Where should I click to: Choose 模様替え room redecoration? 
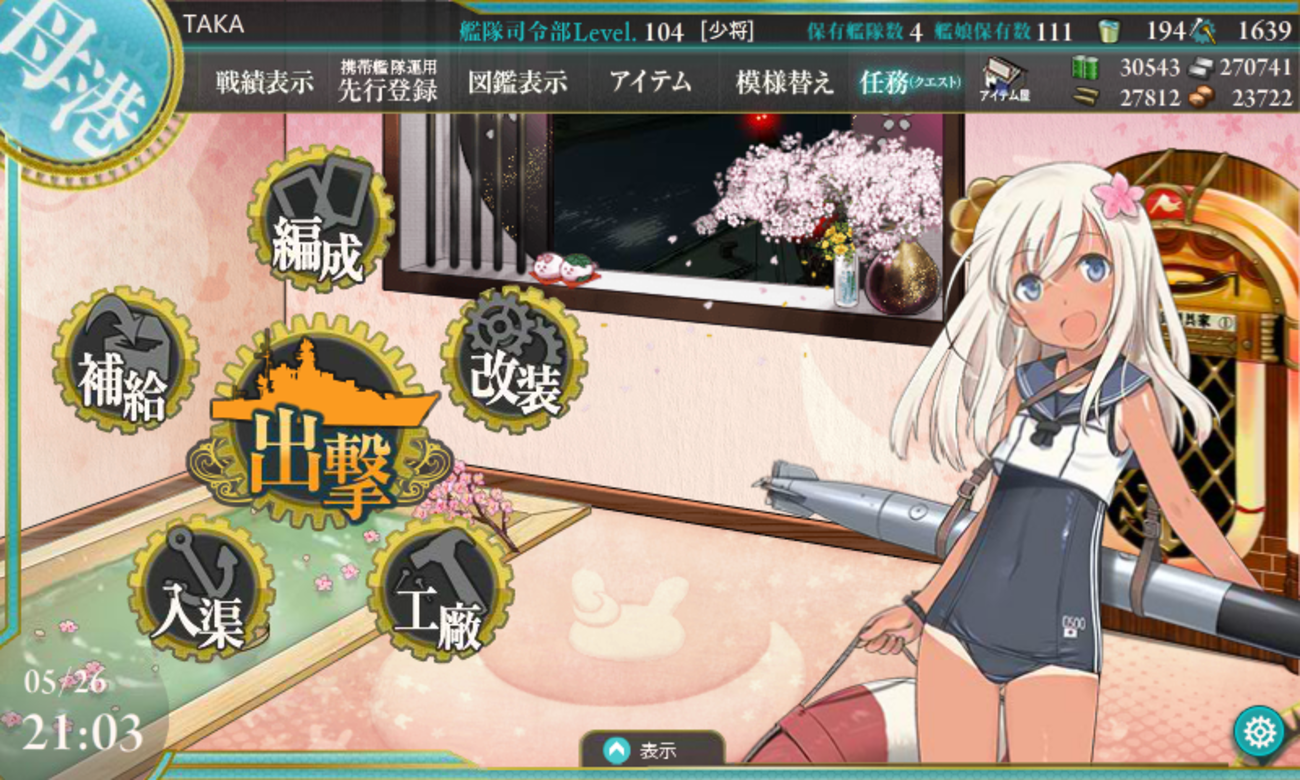(x=784, y=82)
